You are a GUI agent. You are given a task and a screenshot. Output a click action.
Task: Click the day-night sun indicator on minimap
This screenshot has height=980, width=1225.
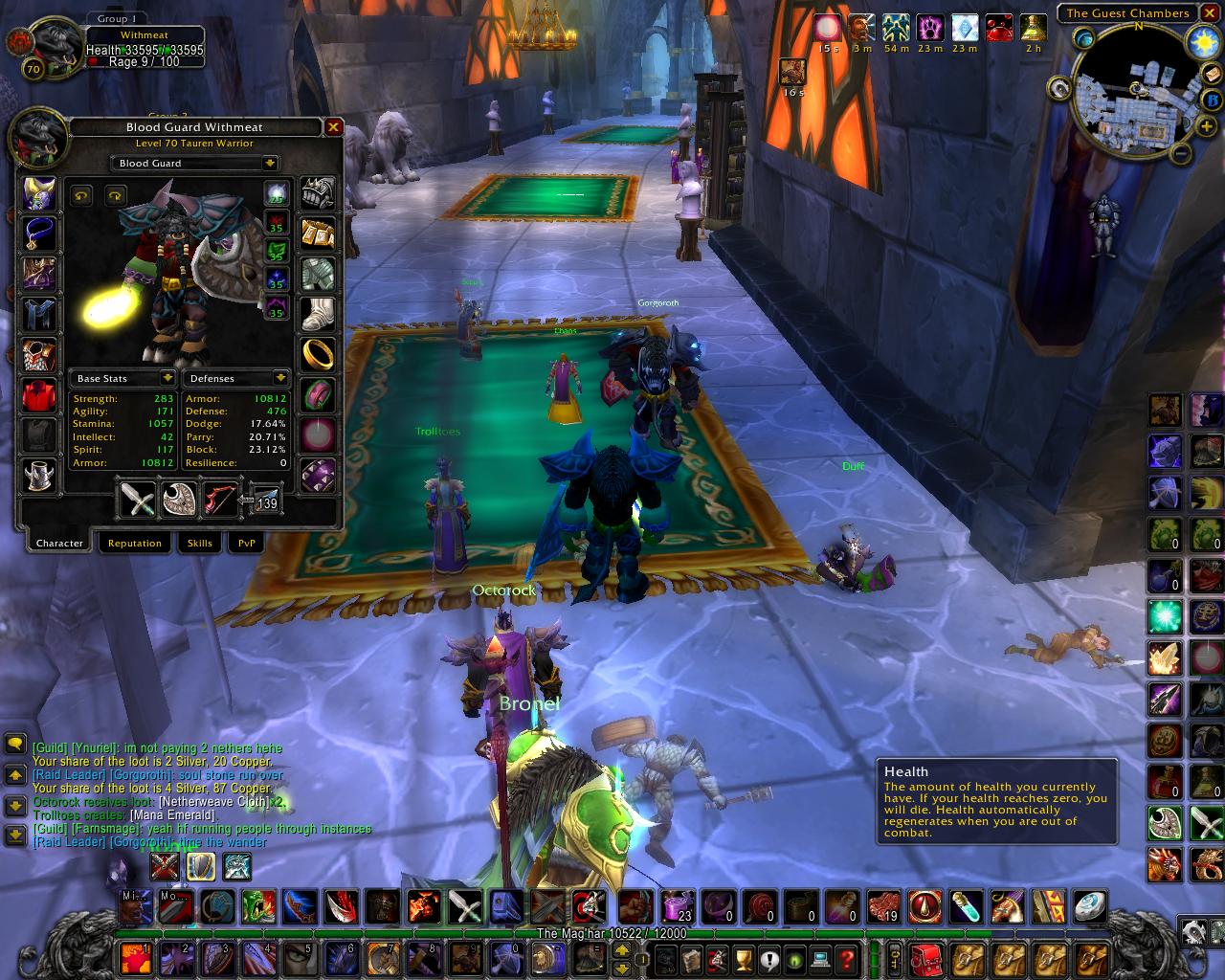(x=1200, y=41)
